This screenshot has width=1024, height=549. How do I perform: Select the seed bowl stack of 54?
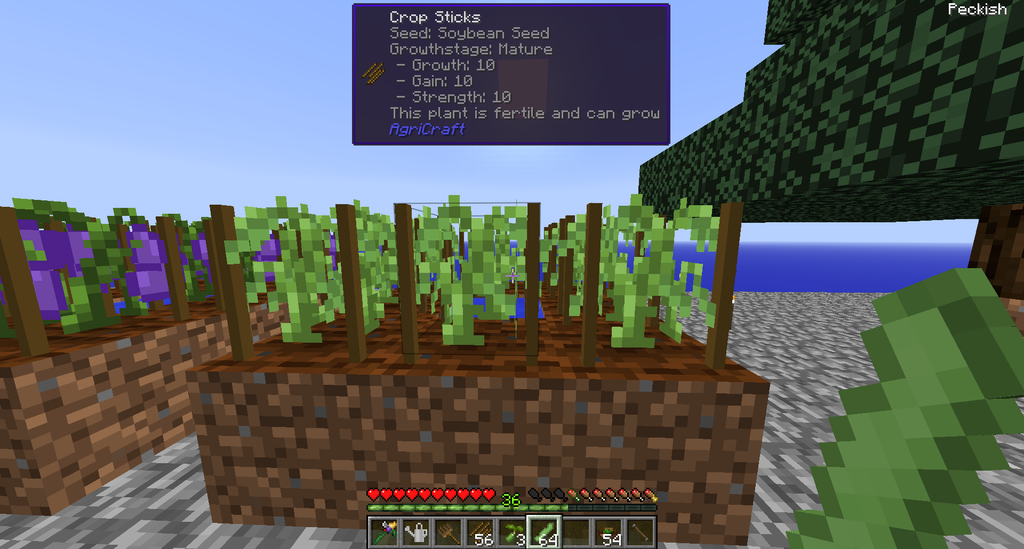607,532
